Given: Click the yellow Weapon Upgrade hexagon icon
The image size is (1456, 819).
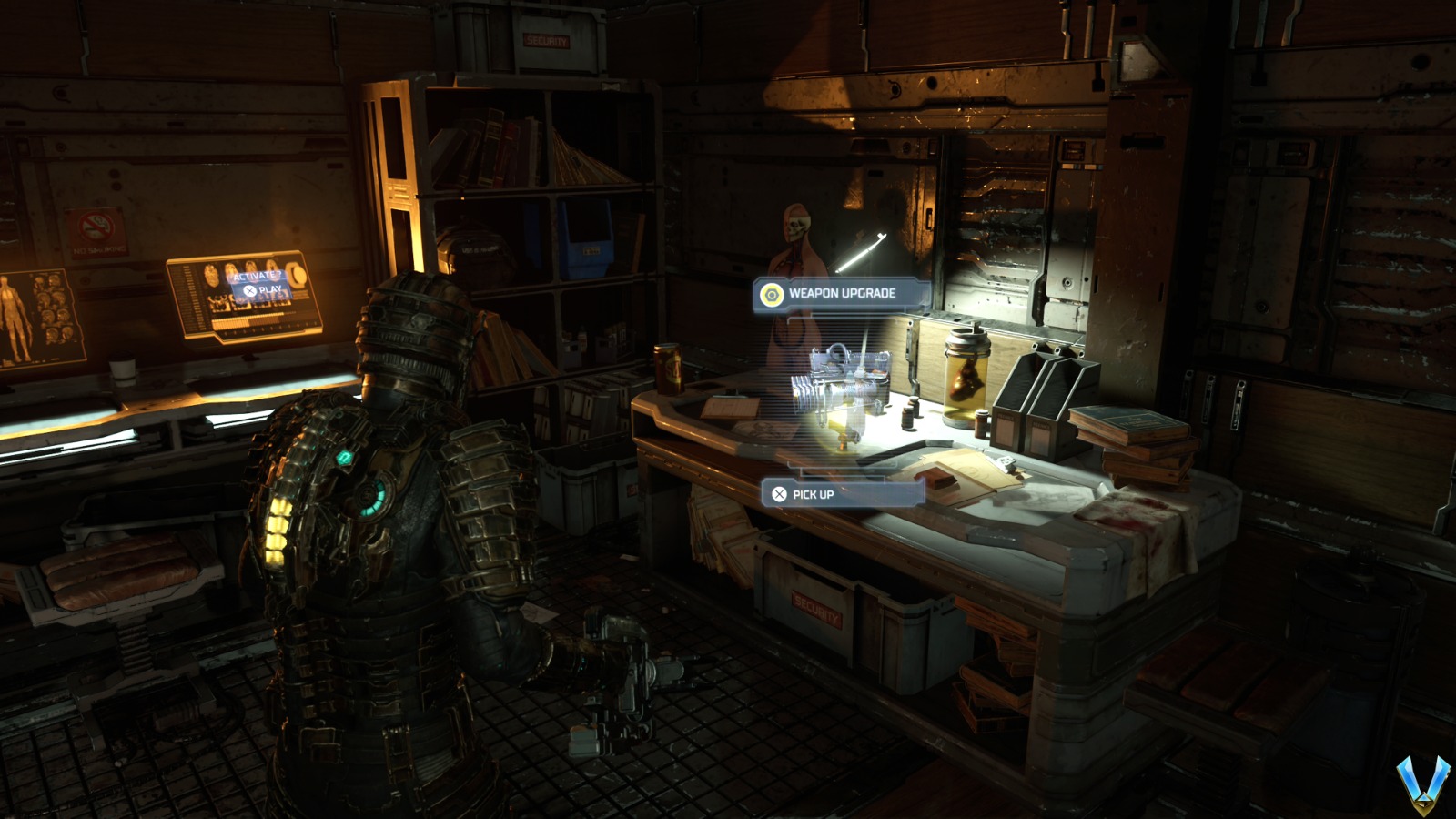Looking at the screenshot, I should click(x=773, y=294).
